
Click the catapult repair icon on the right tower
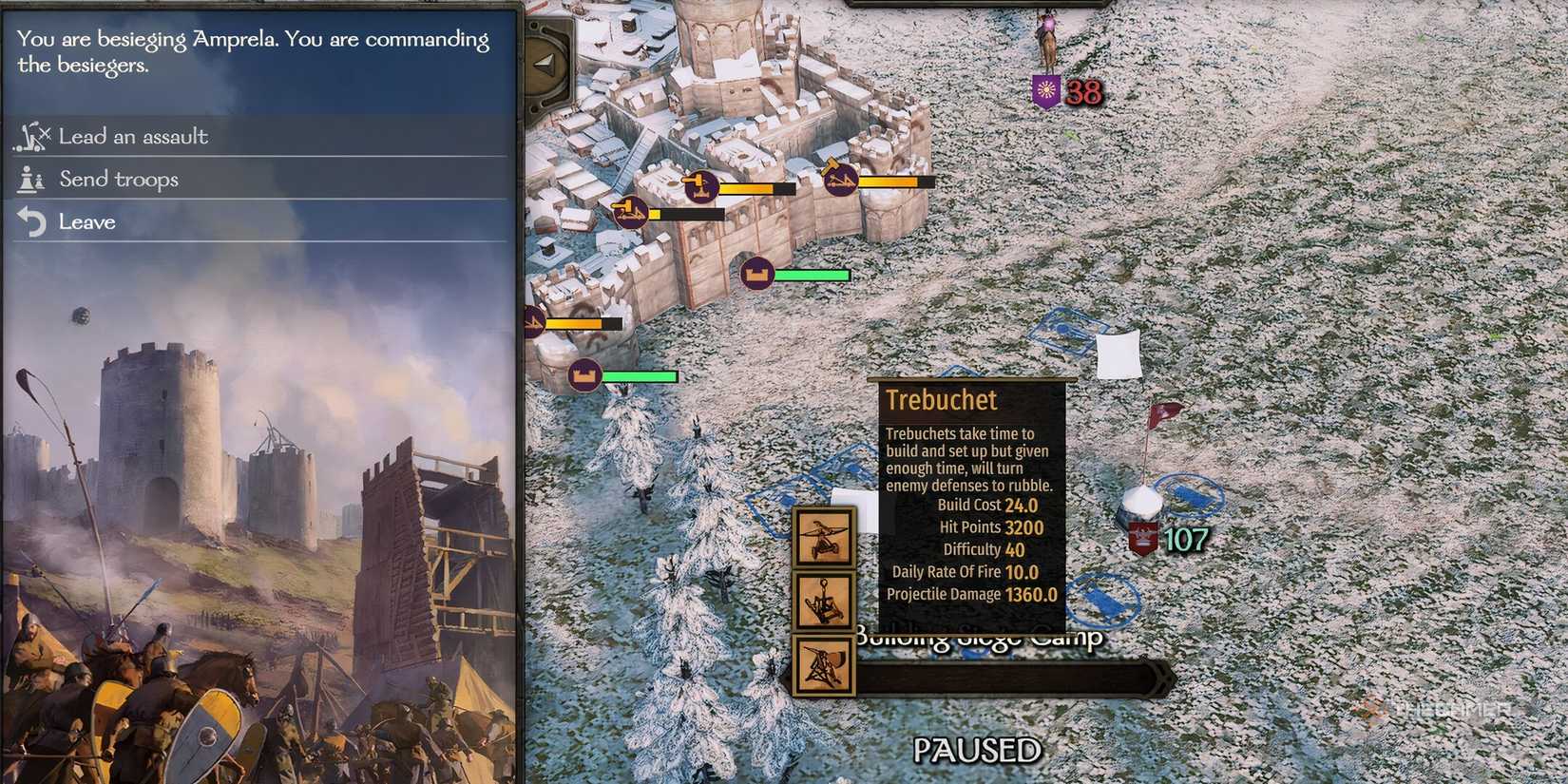839,182
